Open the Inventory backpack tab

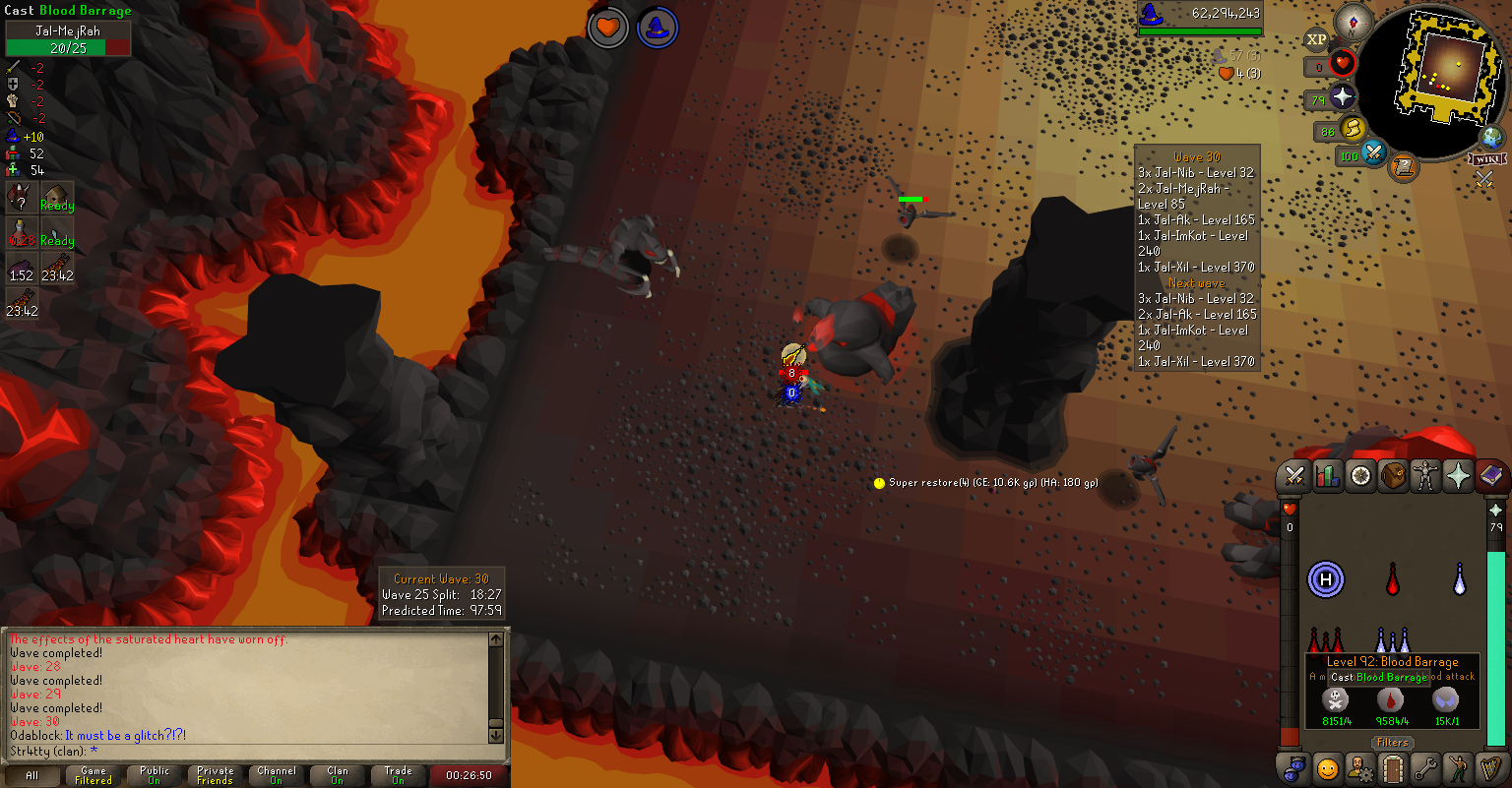click(1393, 477)
